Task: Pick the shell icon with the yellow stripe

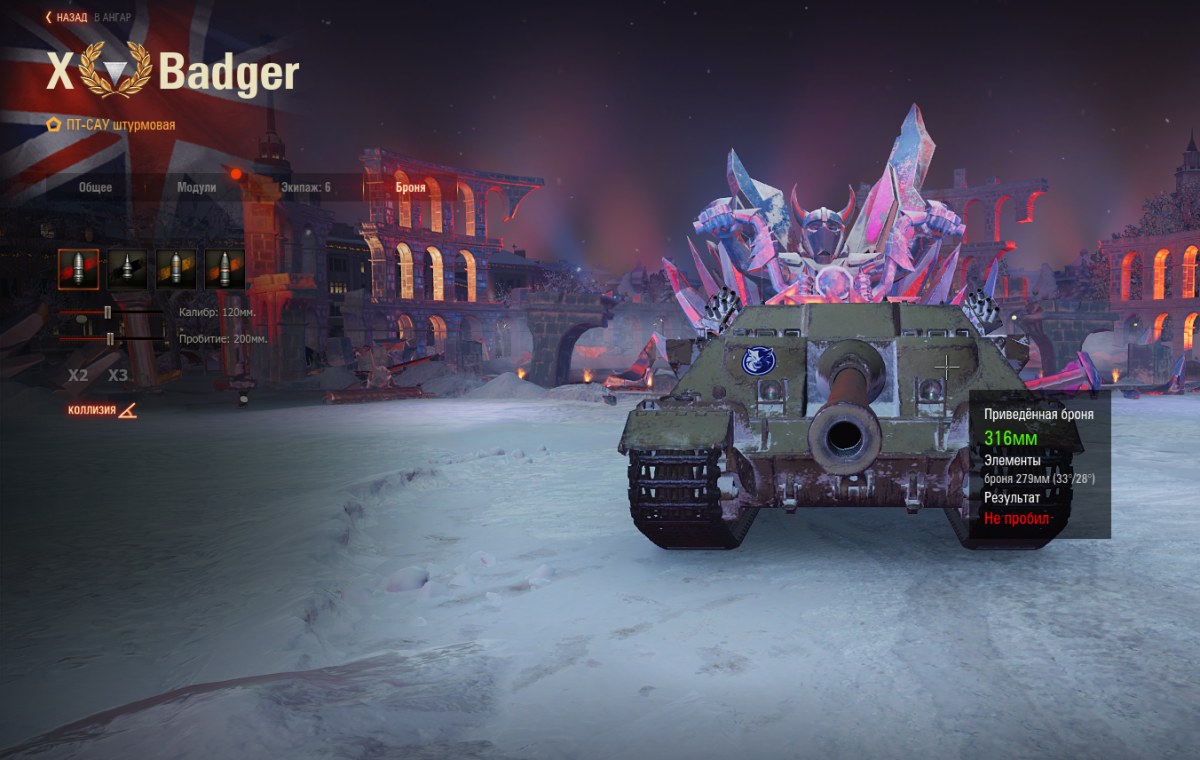Action: pyautogui.click(x=176, y=269)
